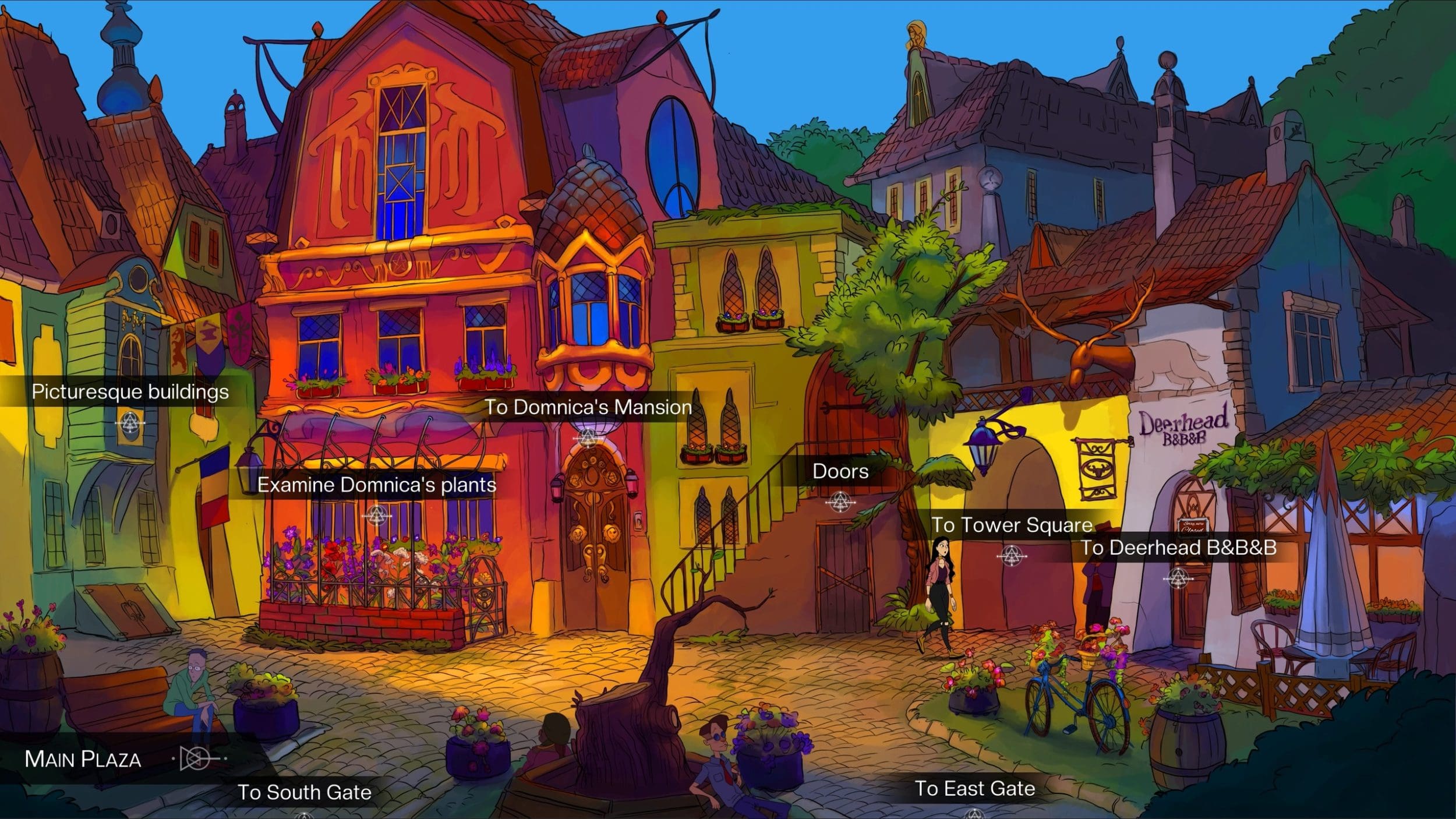1456x819 pixels.
Task: Select the Doors hotspot label
Action: [x=840, y=471]
